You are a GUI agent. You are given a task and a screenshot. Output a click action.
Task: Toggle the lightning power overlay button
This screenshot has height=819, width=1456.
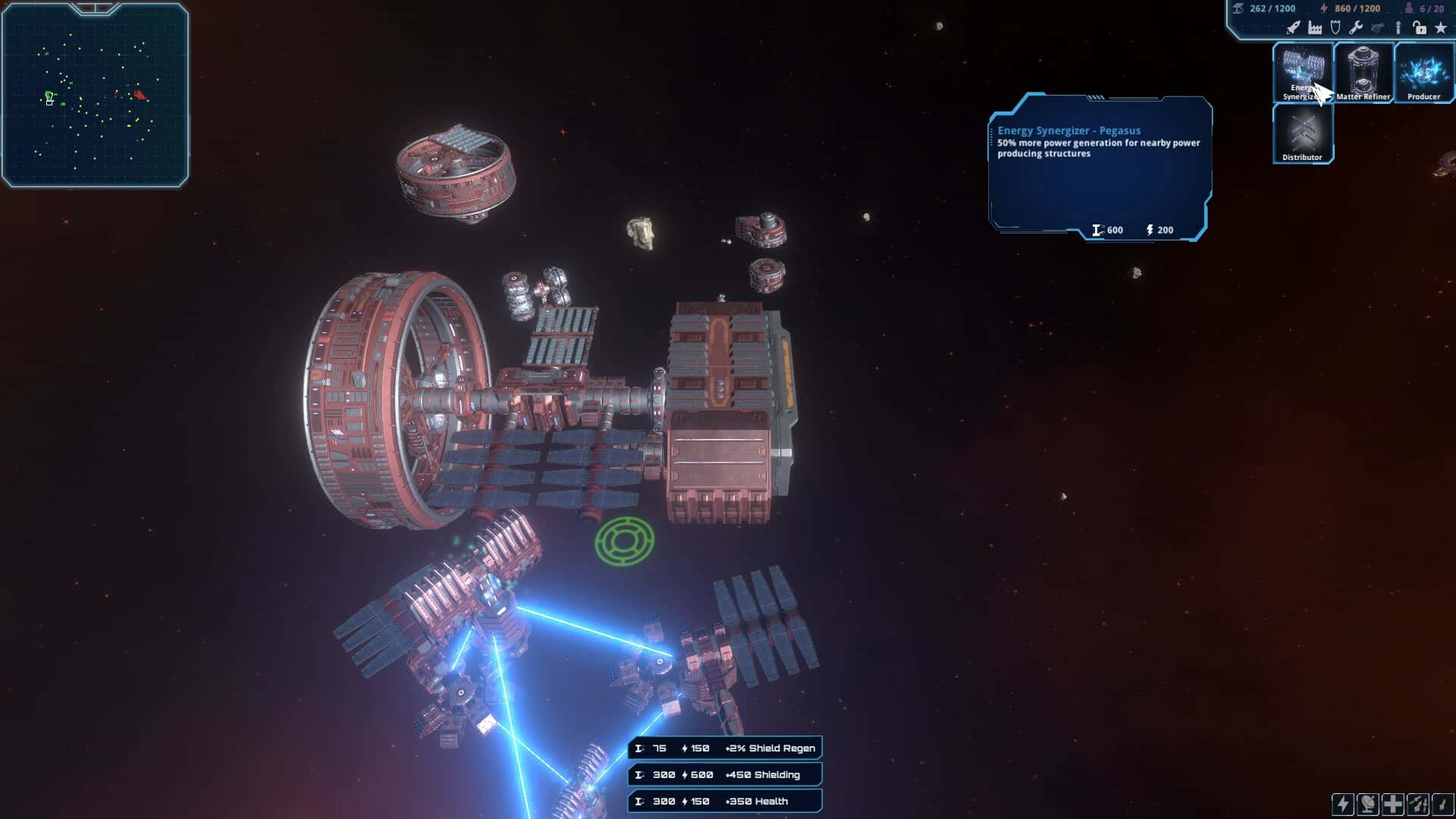click(1342, 804)
